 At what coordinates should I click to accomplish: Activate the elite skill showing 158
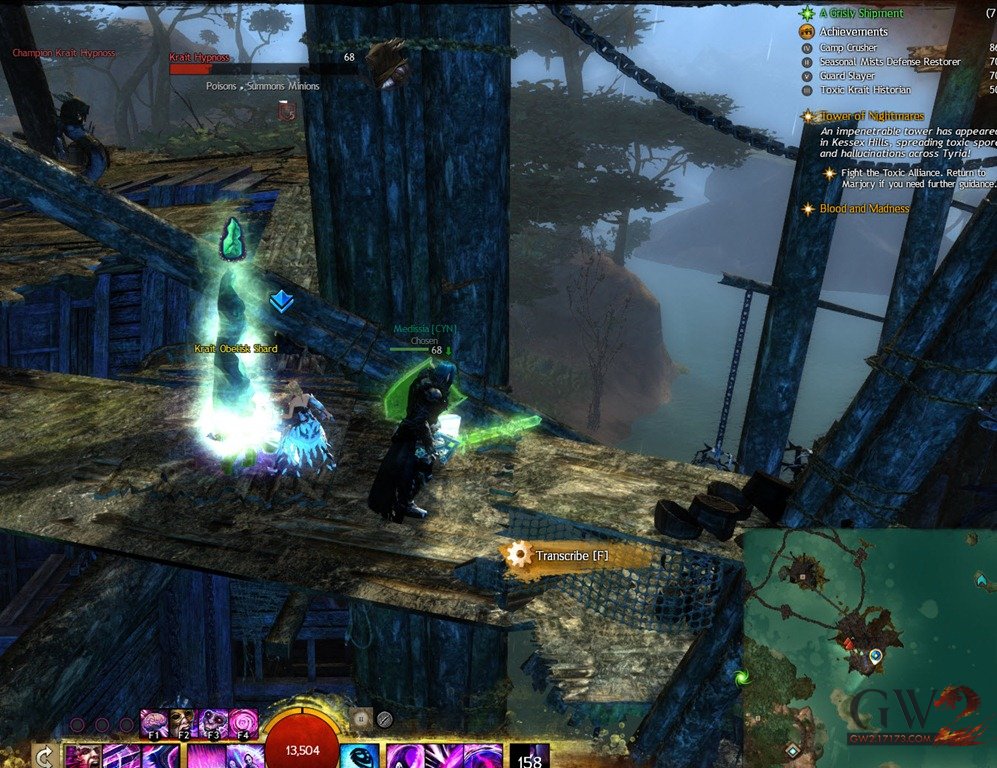[x=529, y=756]
